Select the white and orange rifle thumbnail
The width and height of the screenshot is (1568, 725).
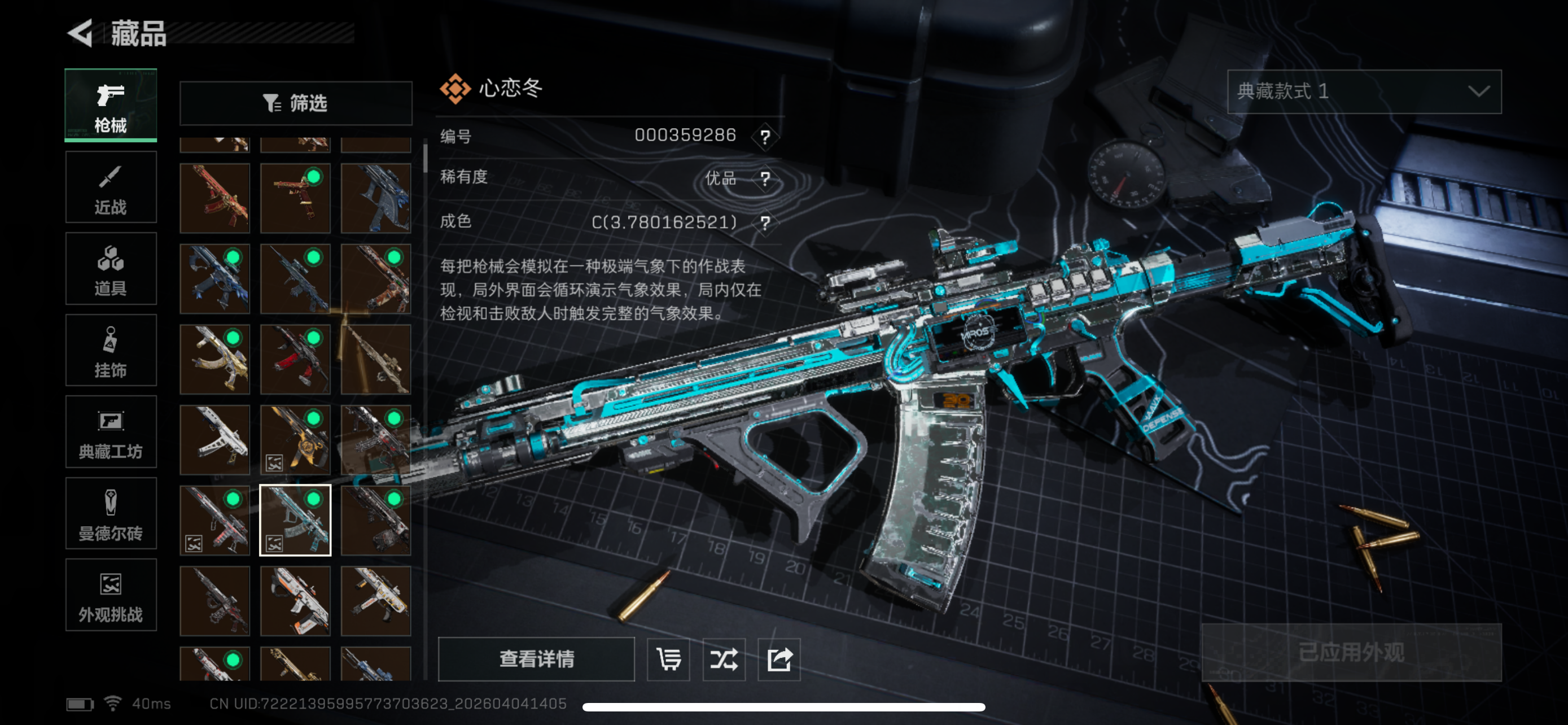[x=296, y=601]
